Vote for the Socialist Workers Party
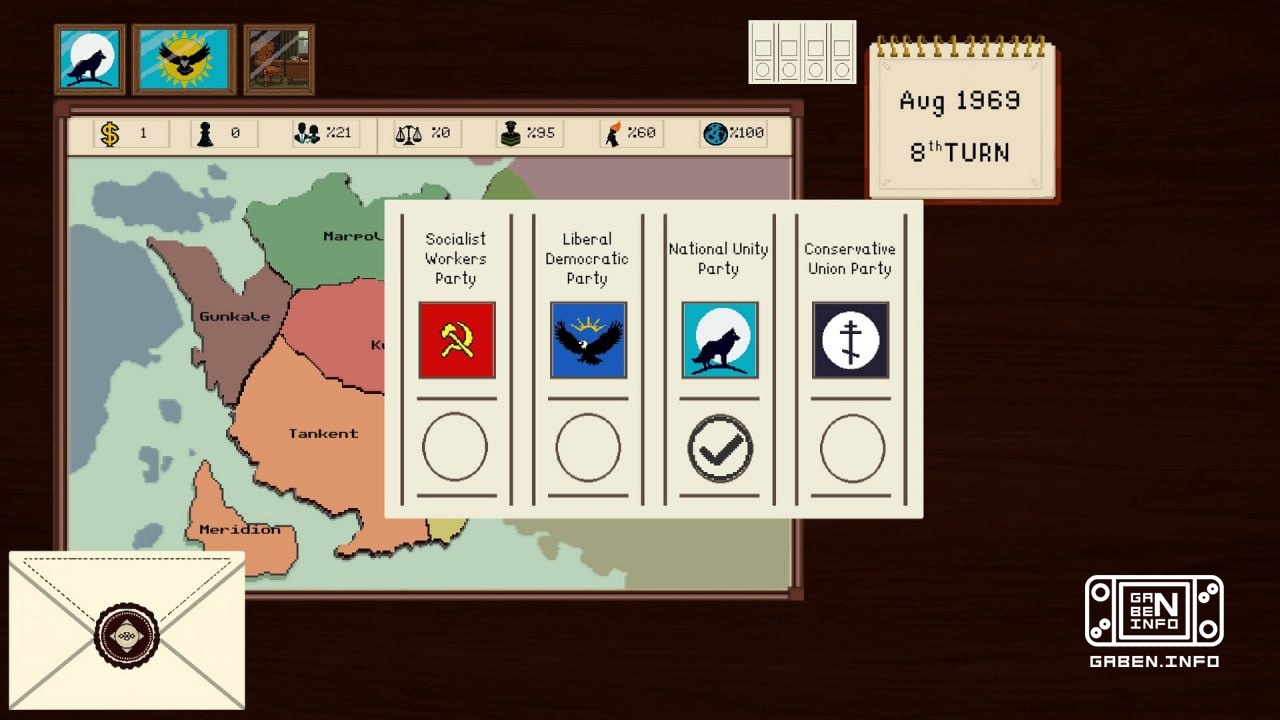 point(457,447)
